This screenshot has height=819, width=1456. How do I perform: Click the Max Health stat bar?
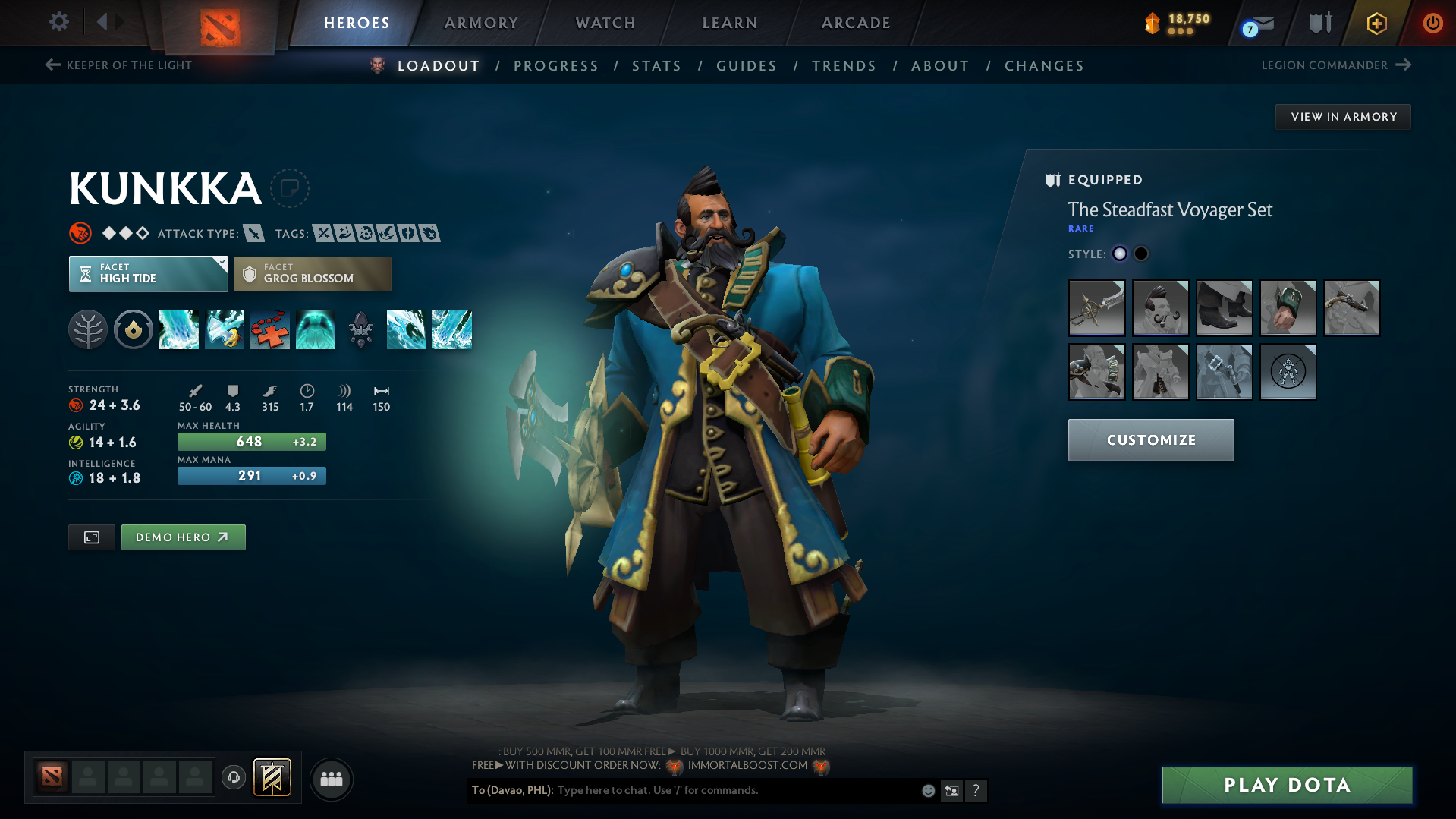(x=251, y=441)
